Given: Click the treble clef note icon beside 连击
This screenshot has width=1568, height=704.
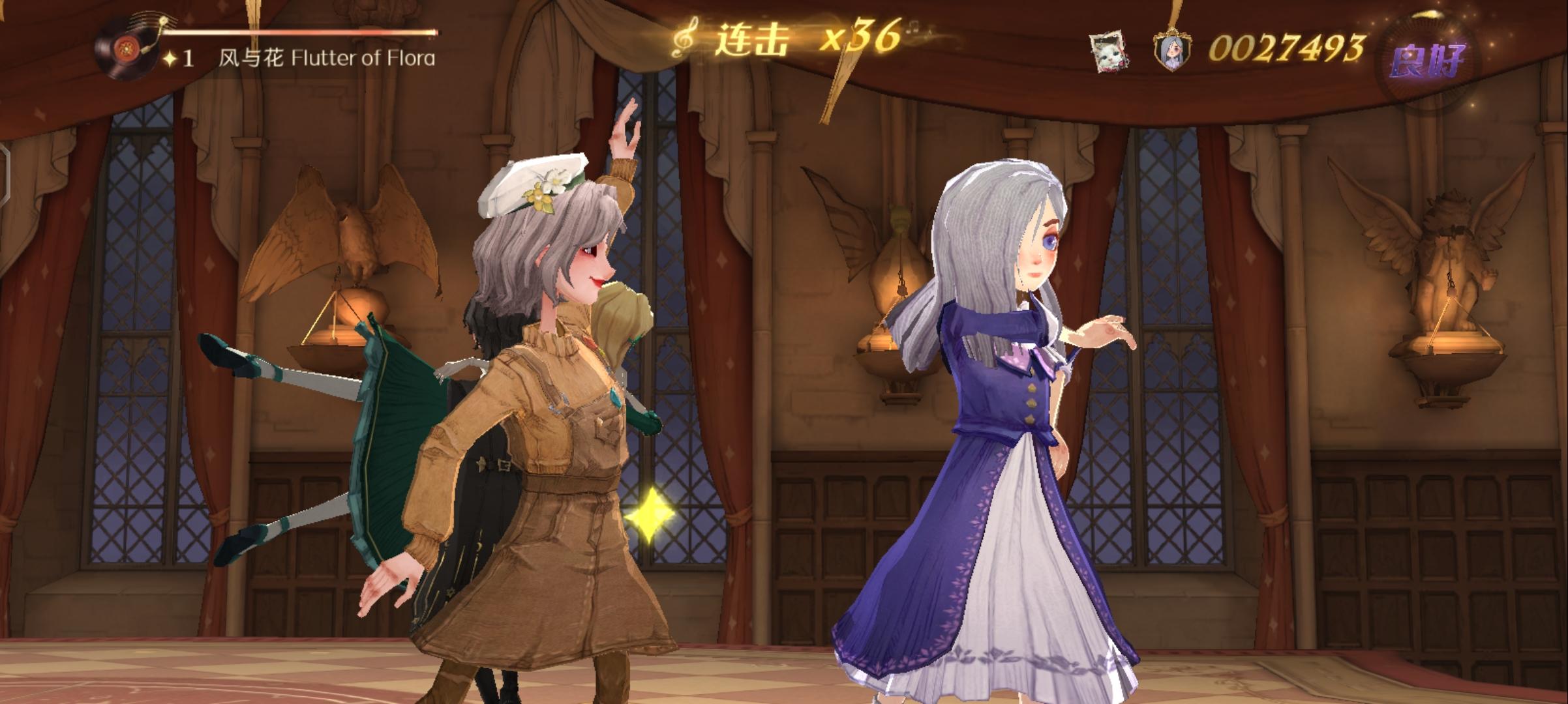Looking at the screenshot, I should [x=684, y=39].
